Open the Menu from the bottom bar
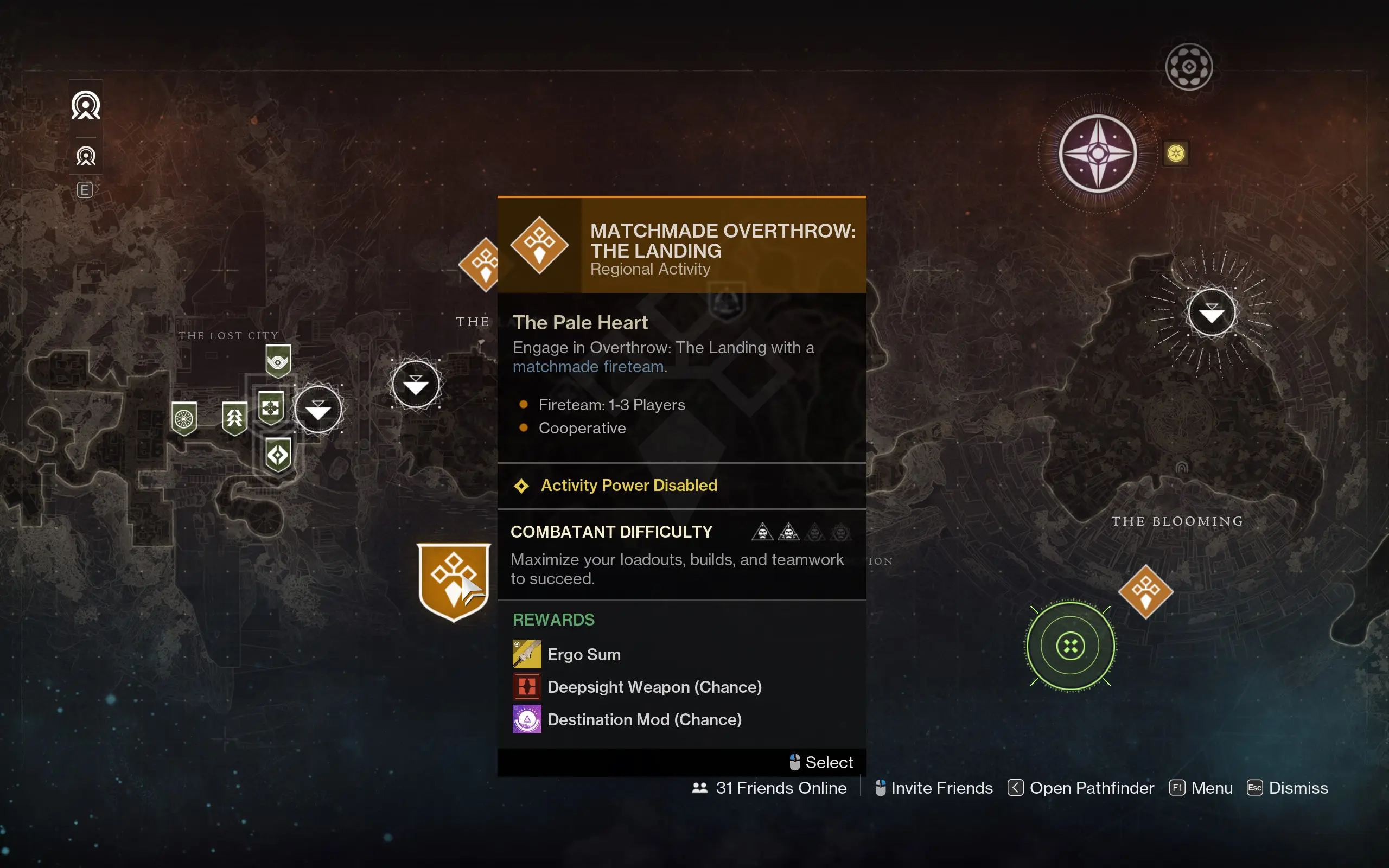The height and width of the screenshot is (868, 1389). click(1213, 788)
